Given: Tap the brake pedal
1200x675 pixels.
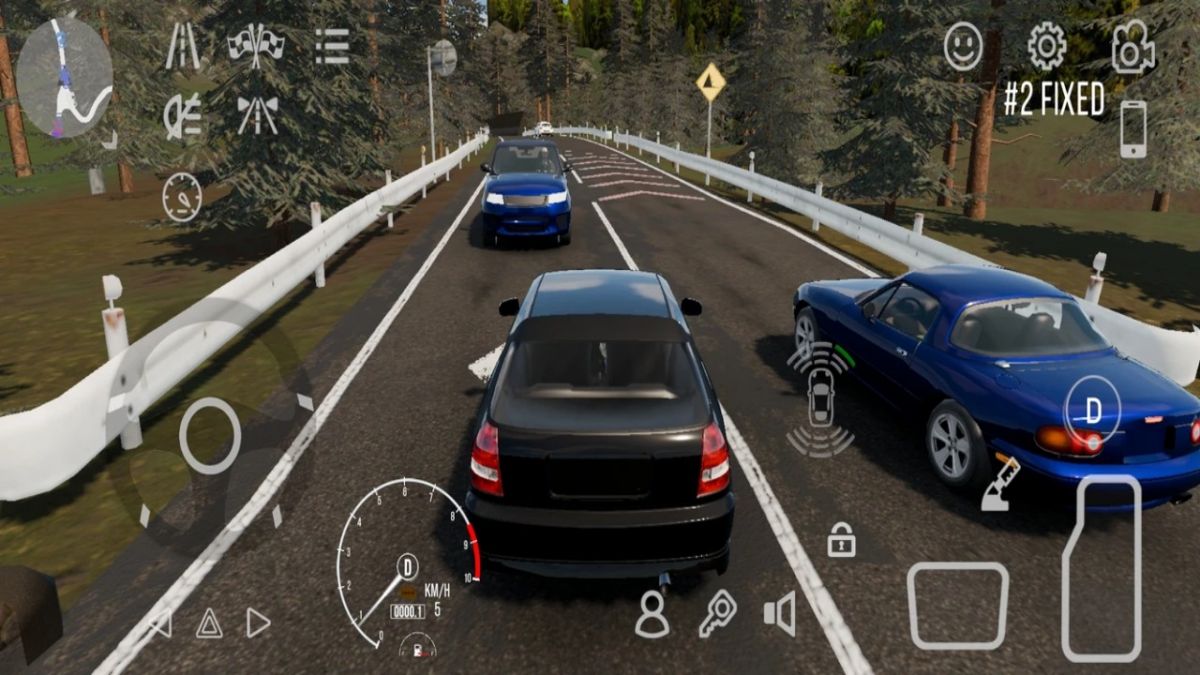Looking at the screenshot, I should click(x=957, y=605).
